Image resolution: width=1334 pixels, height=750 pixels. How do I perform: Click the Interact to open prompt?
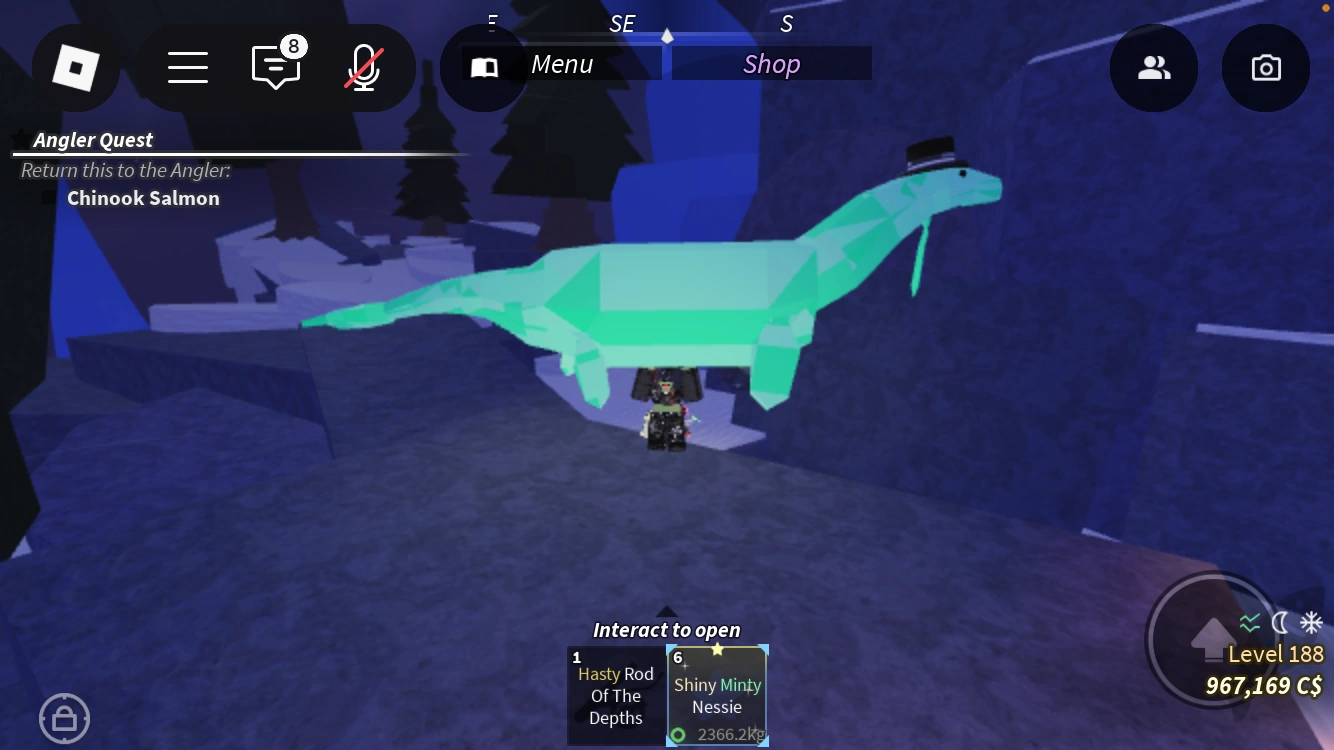pyautogui.click(x=666, y=630)
